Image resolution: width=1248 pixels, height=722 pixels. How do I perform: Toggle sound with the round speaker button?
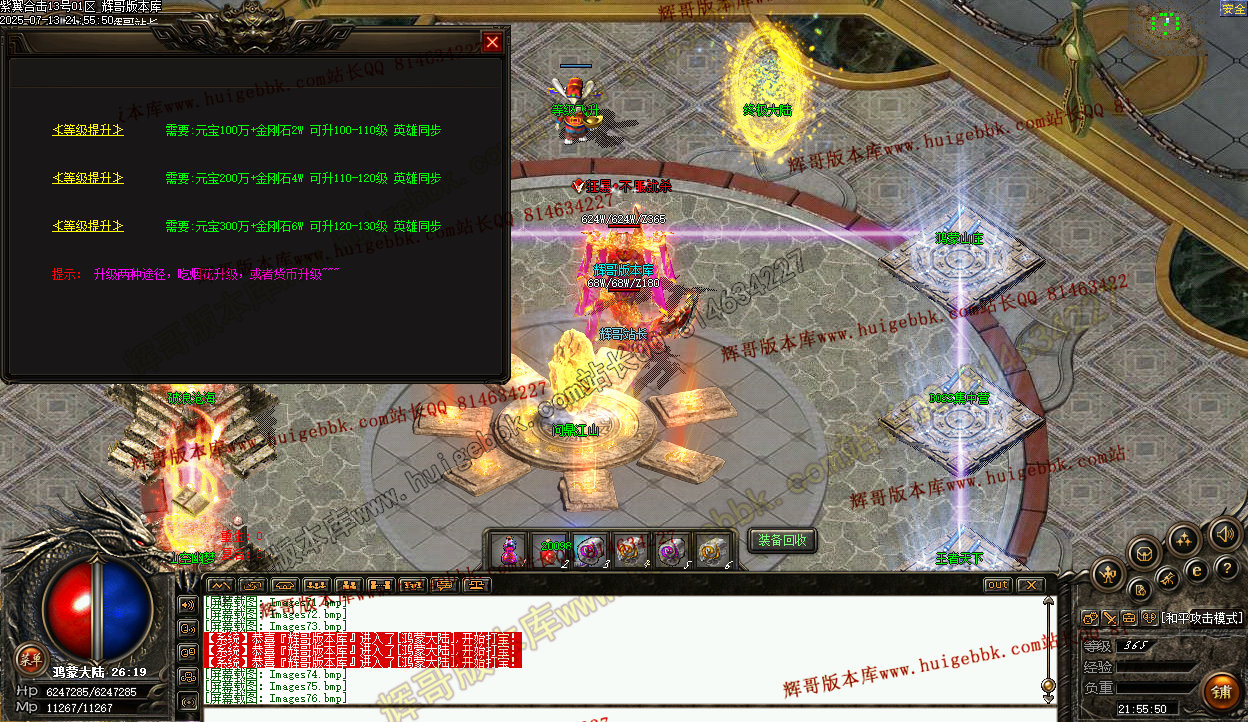point(1224,534)
